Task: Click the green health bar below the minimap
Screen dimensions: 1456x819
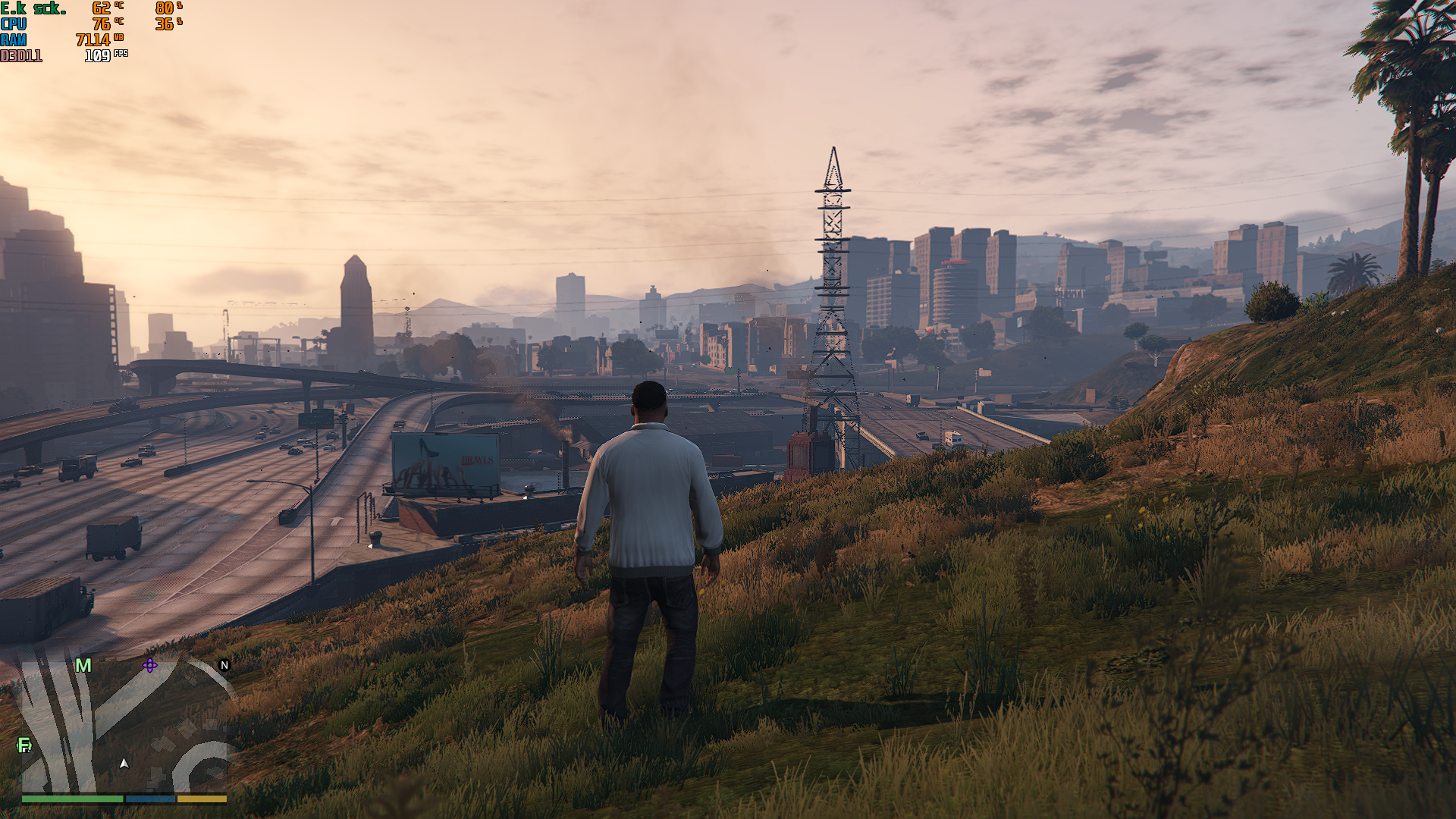Action: click(74, 798)
